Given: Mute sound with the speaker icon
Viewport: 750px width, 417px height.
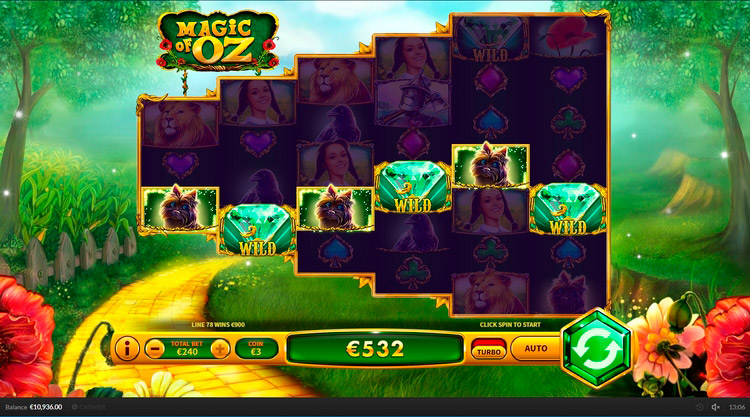Looking at the screenshot, I should tap(716, 407).
